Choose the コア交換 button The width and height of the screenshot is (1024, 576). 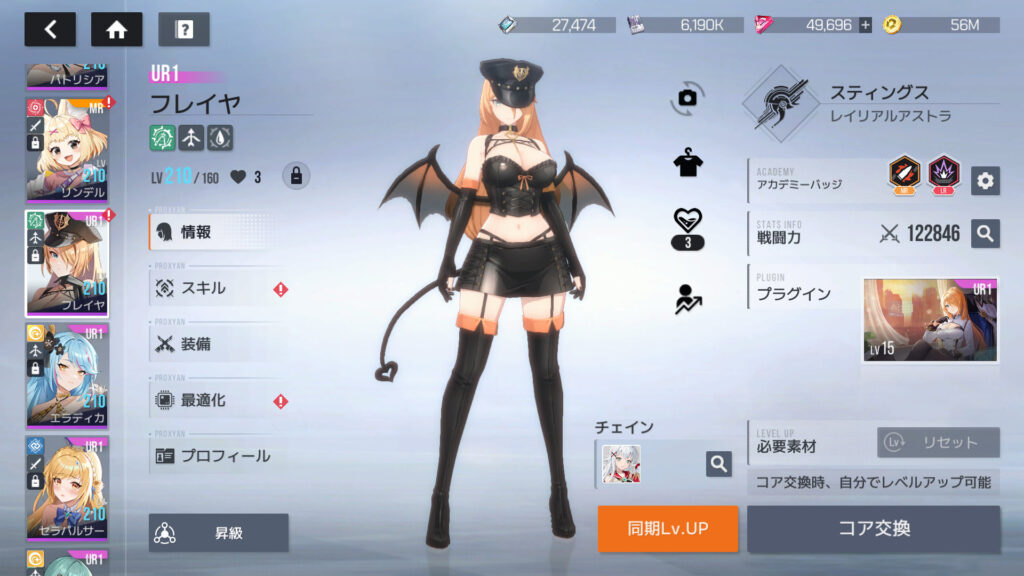click(x=873, y=528)
